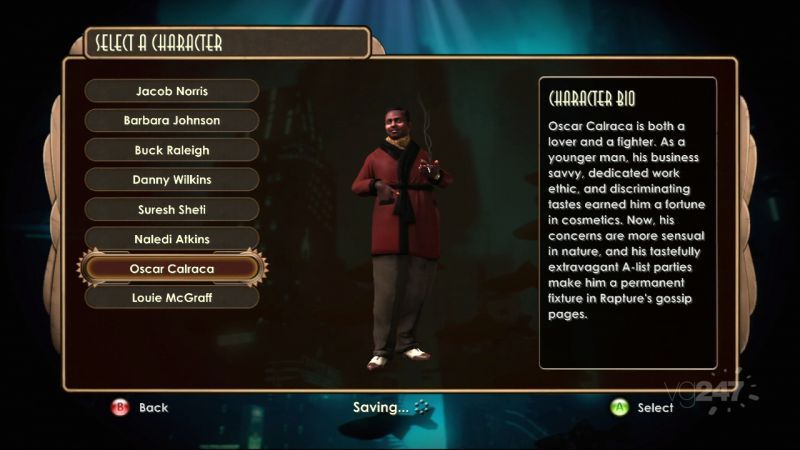800x450 pixels.
Task: Choose Louie McGraff character
Action: [x=171, y=297]
